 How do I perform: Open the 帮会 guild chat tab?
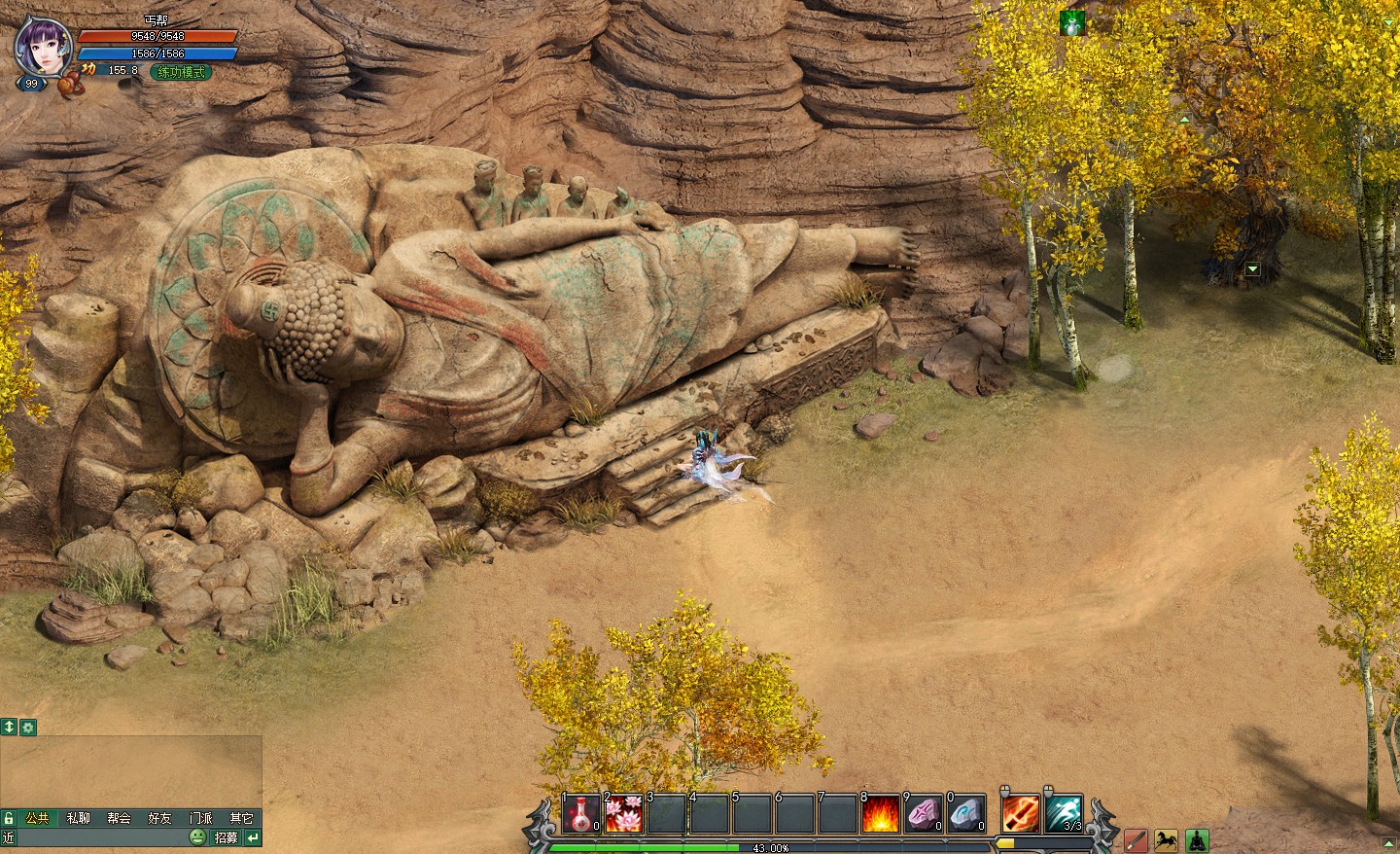pos(119,818)
